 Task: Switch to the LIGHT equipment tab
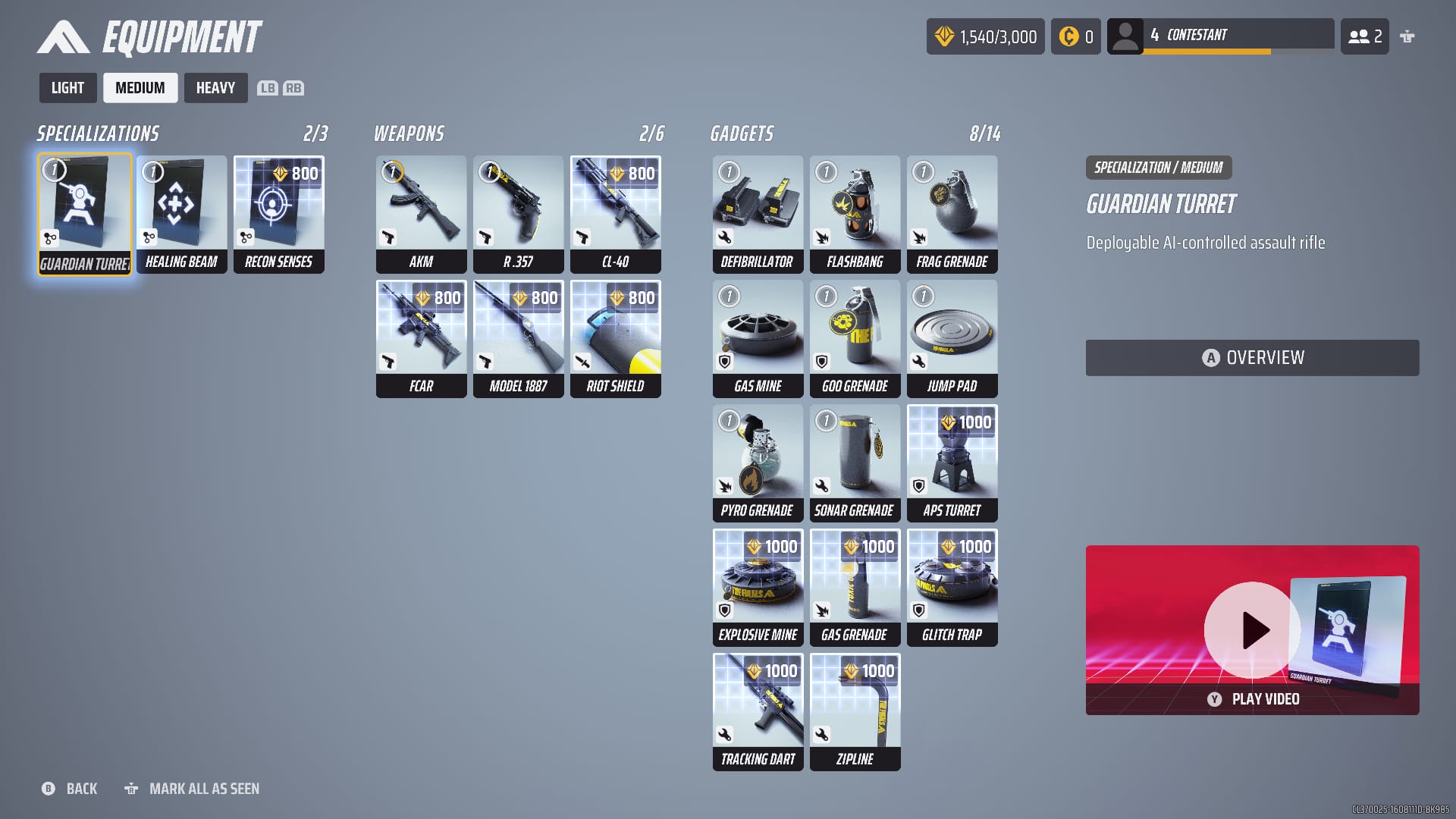tap(67, 87)
